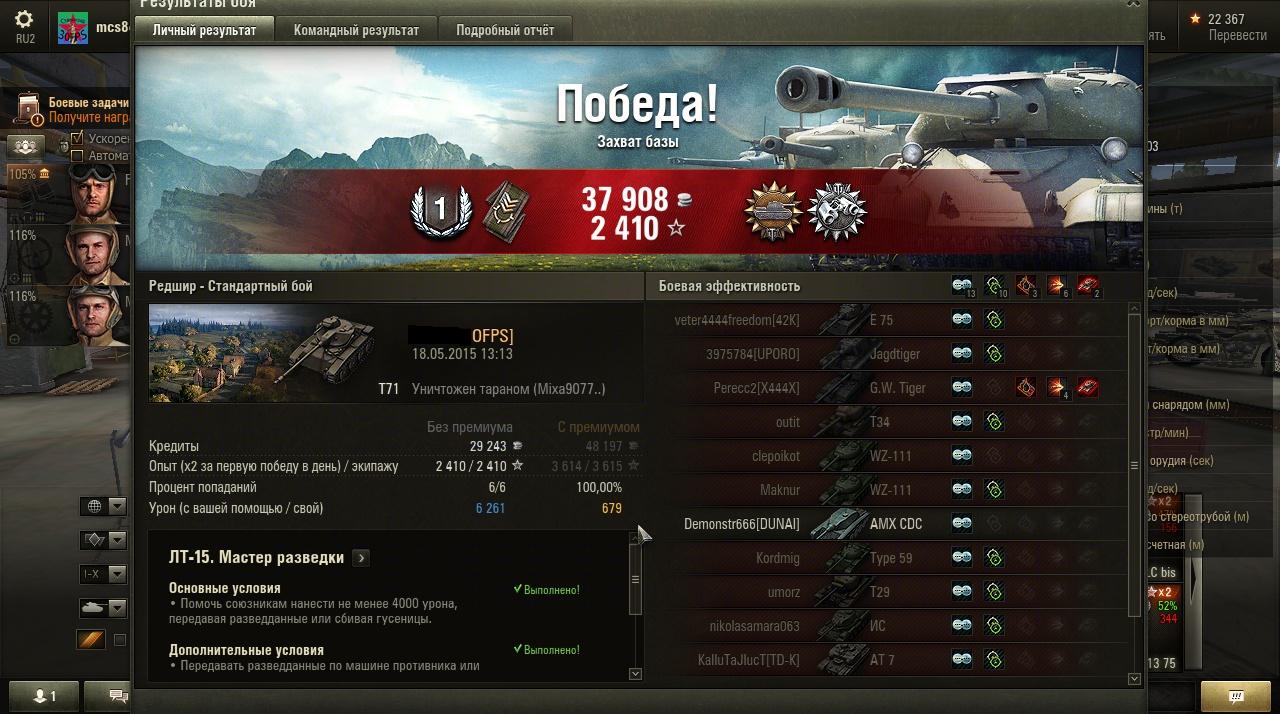Open the yellow notification messages button
The image size is (1280, 714).
click(1235, 696)
